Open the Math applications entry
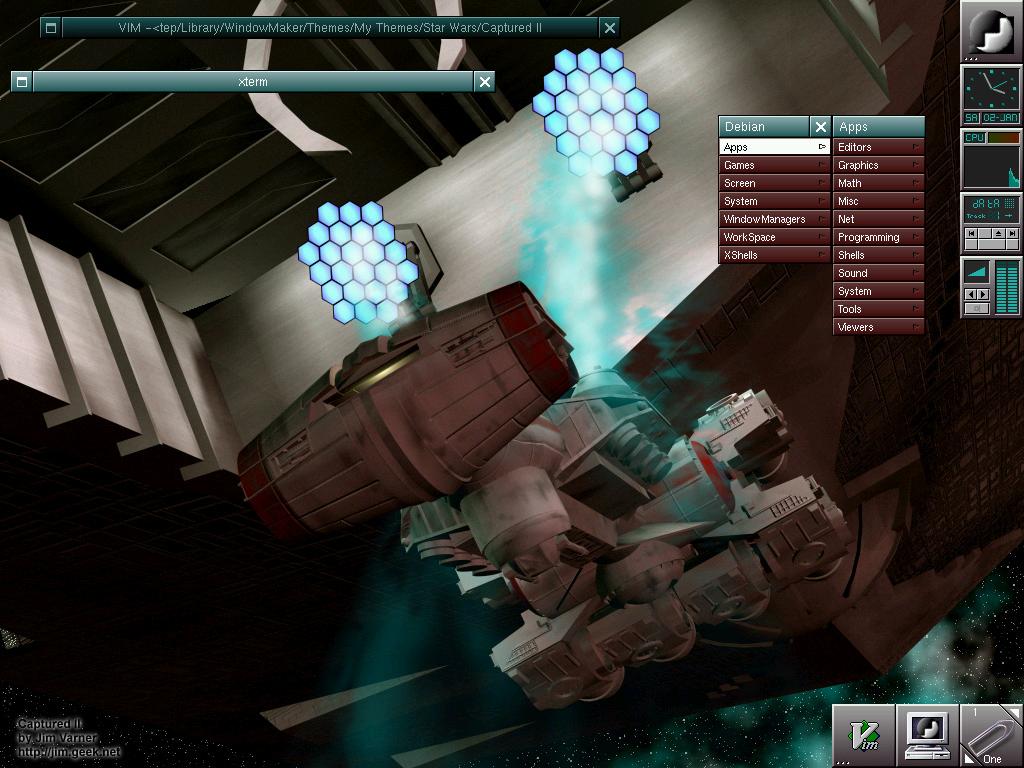Image resolution: width=1024 pixels, height=768 pixels. tap(878, 183)
